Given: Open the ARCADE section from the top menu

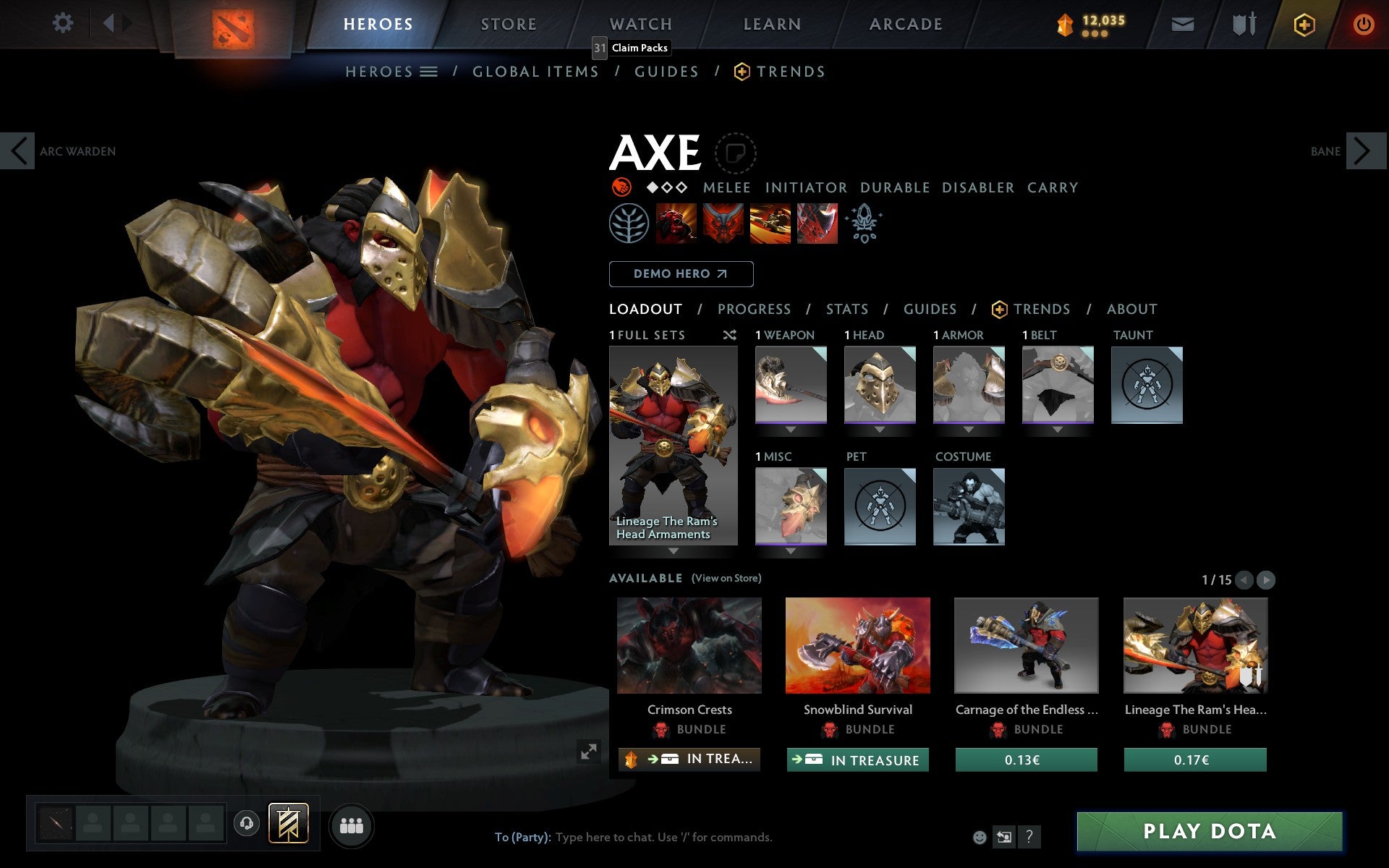Looking at the screenshot, I should pyautogui.click(x=904, y=23).
